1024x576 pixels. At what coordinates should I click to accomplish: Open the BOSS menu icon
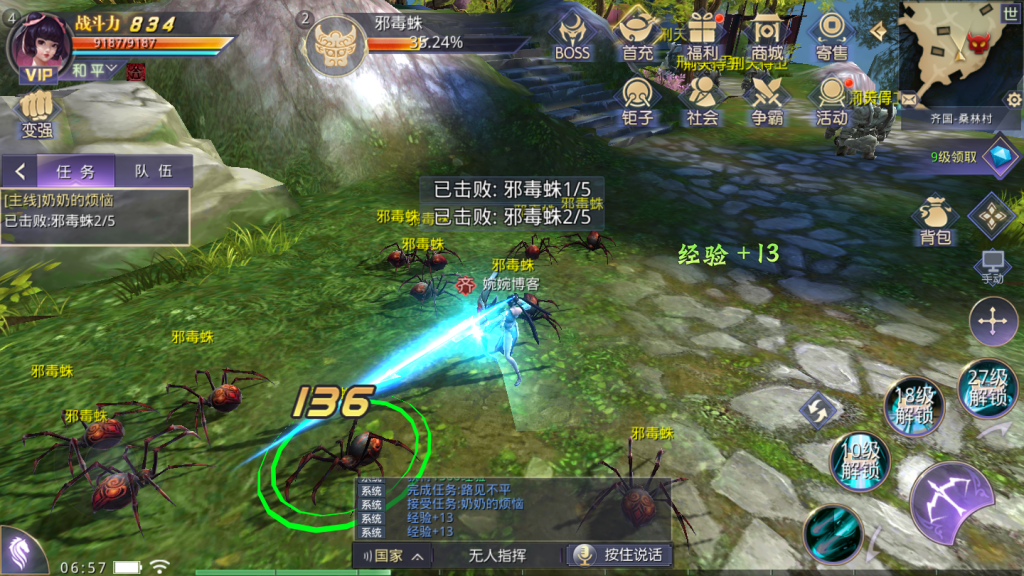[573, 36]
